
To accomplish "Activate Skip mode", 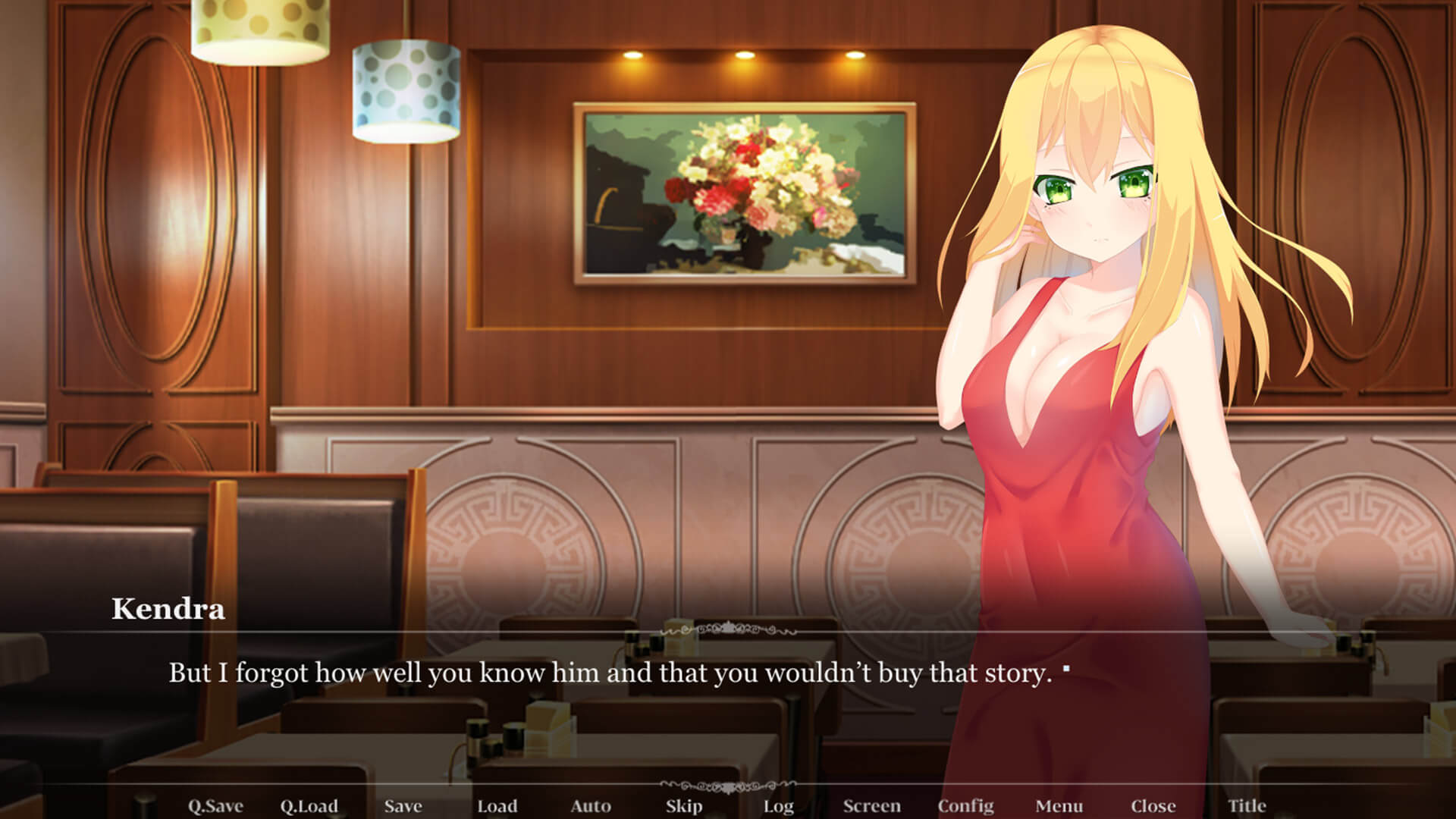I will [x=684, y=806].
